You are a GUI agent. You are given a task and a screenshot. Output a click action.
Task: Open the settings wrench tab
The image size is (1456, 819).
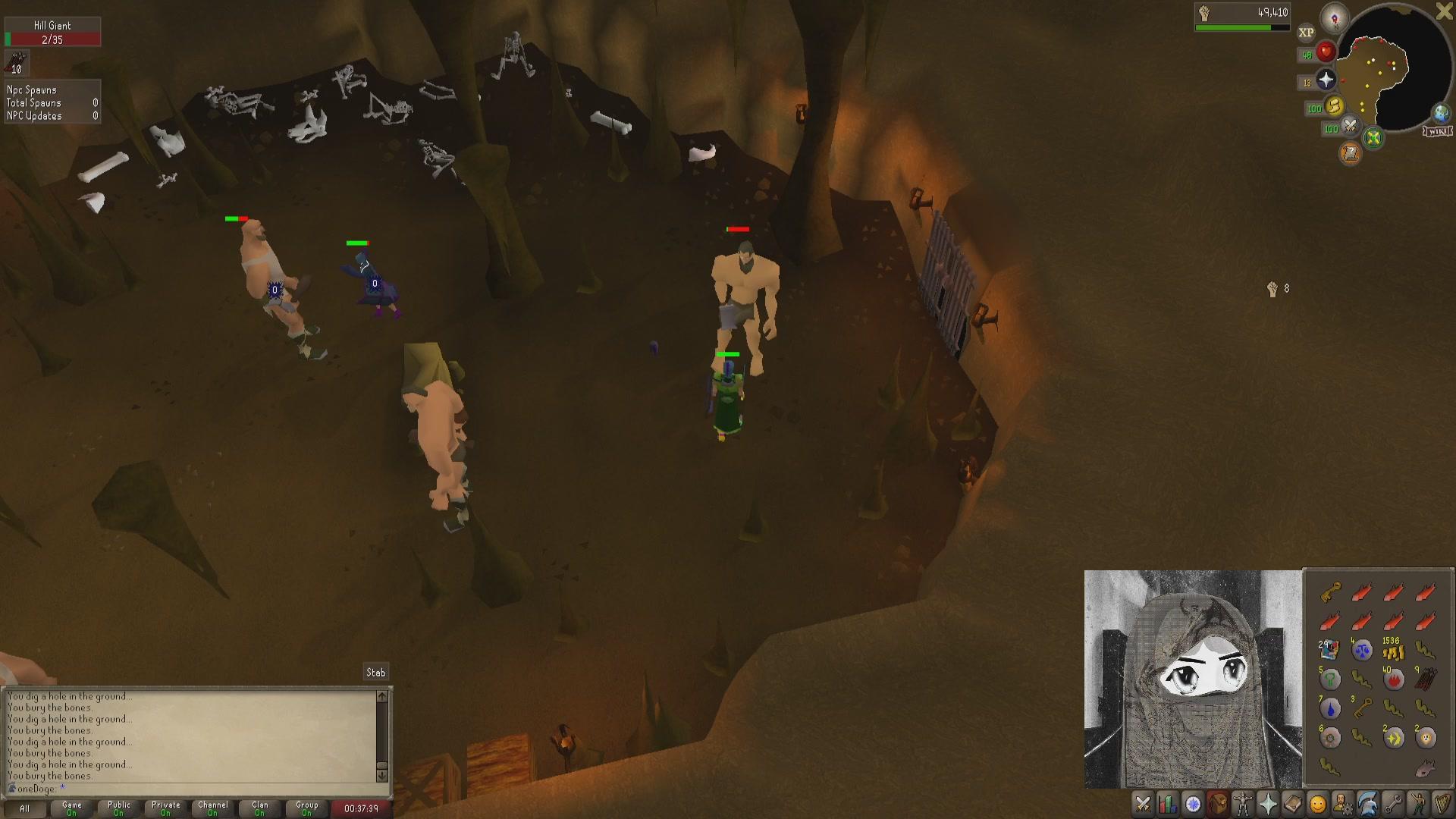pos(1392,804)
